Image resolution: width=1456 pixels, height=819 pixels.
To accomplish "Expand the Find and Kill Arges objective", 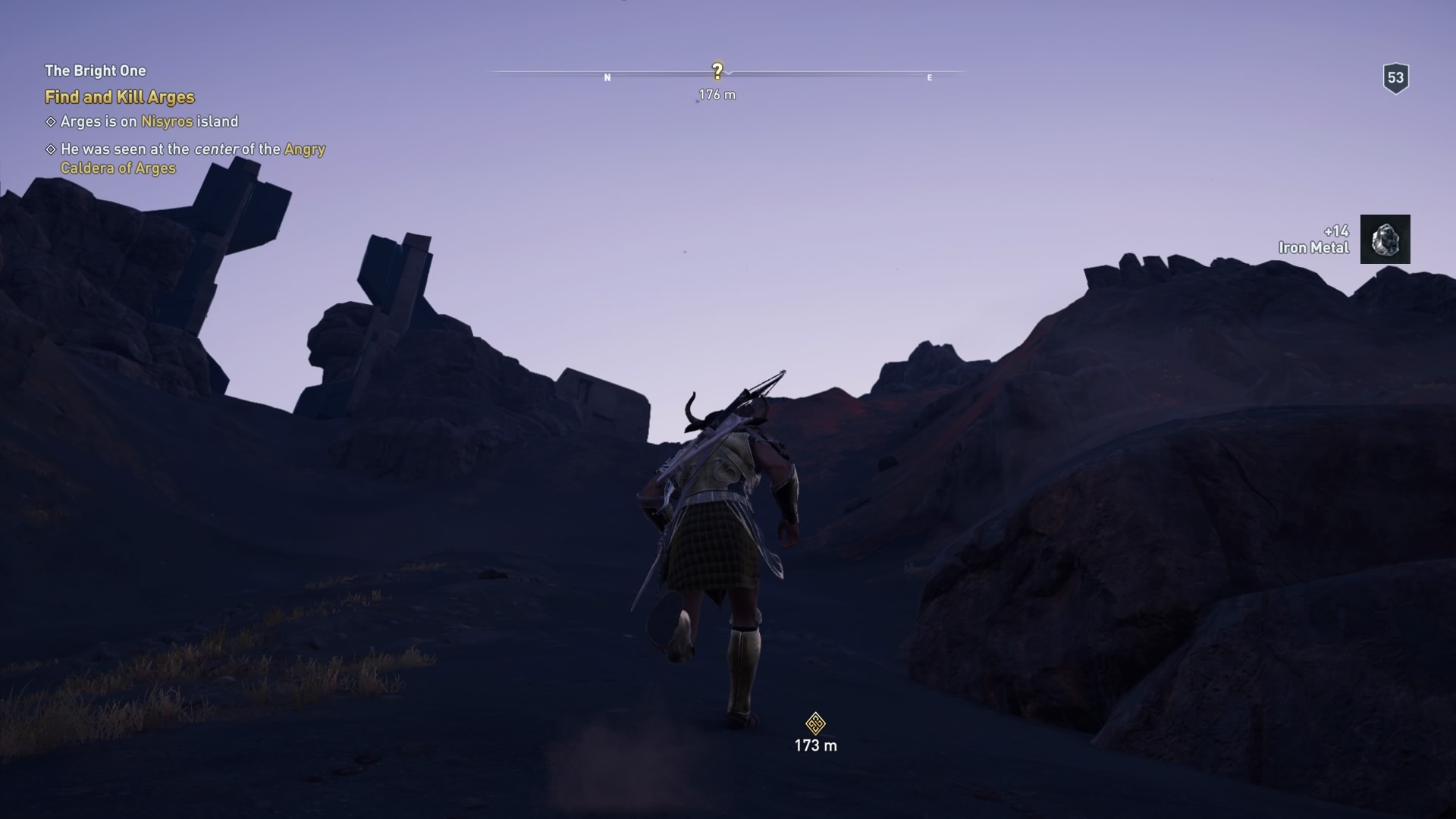I will coord(119,97).
